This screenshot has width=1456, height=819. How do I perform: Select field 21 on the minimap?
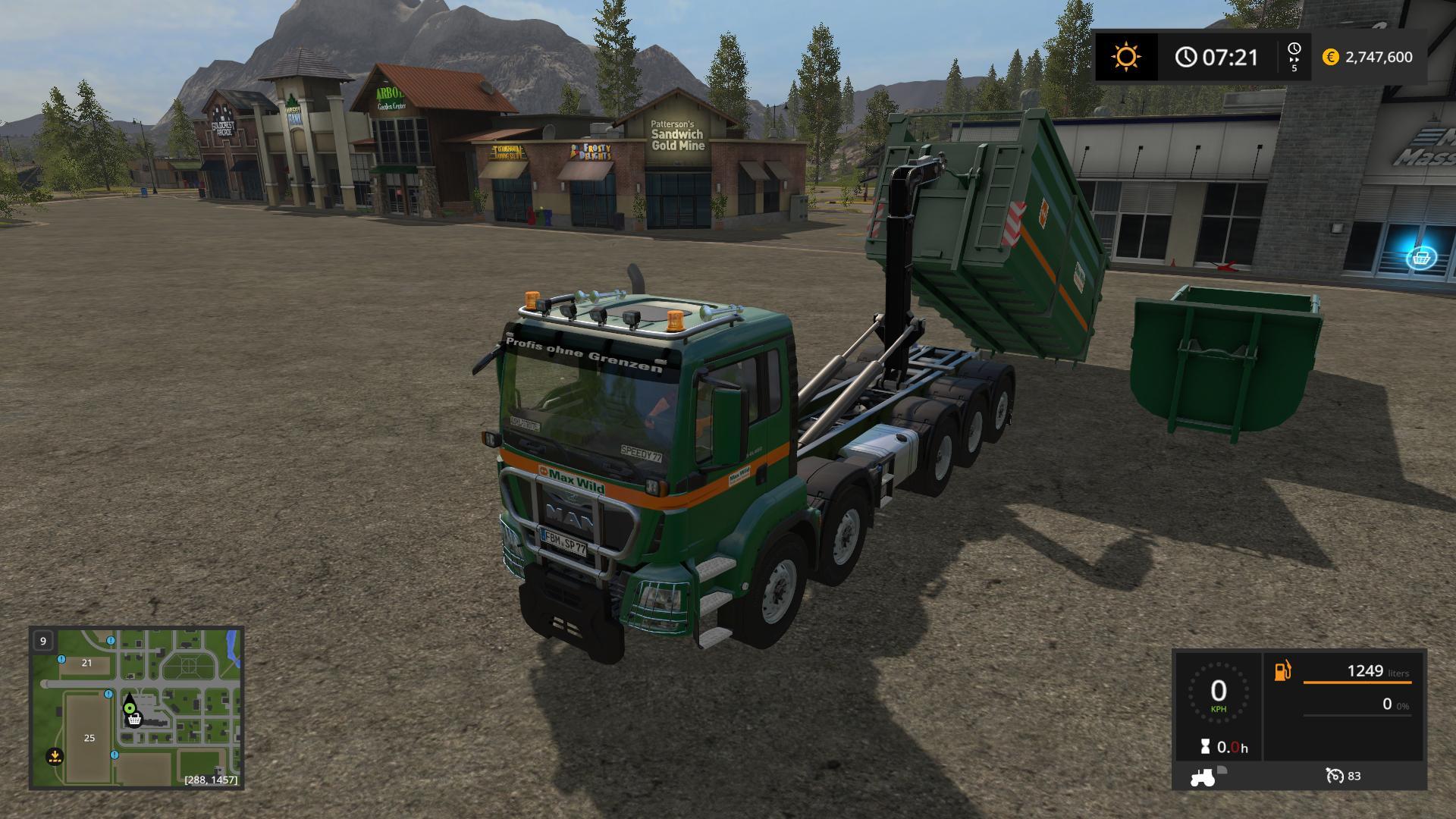(x=86, y=663)
